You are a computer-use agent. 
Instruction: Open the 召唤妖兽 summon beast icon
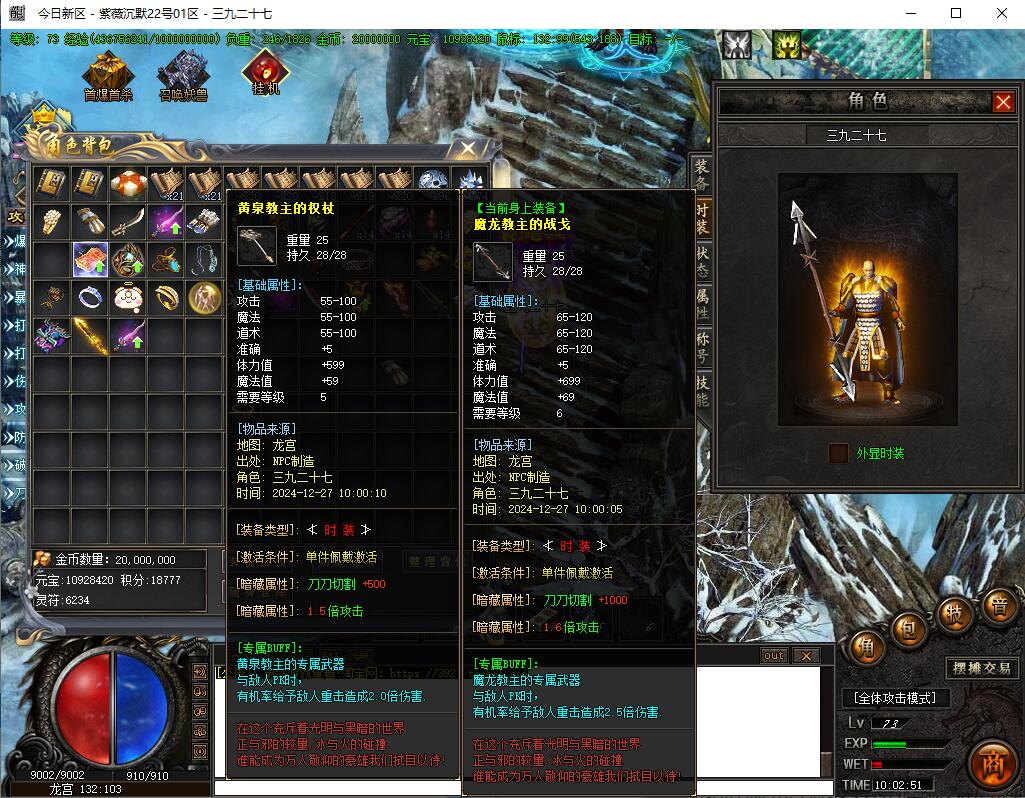(183, 74)
